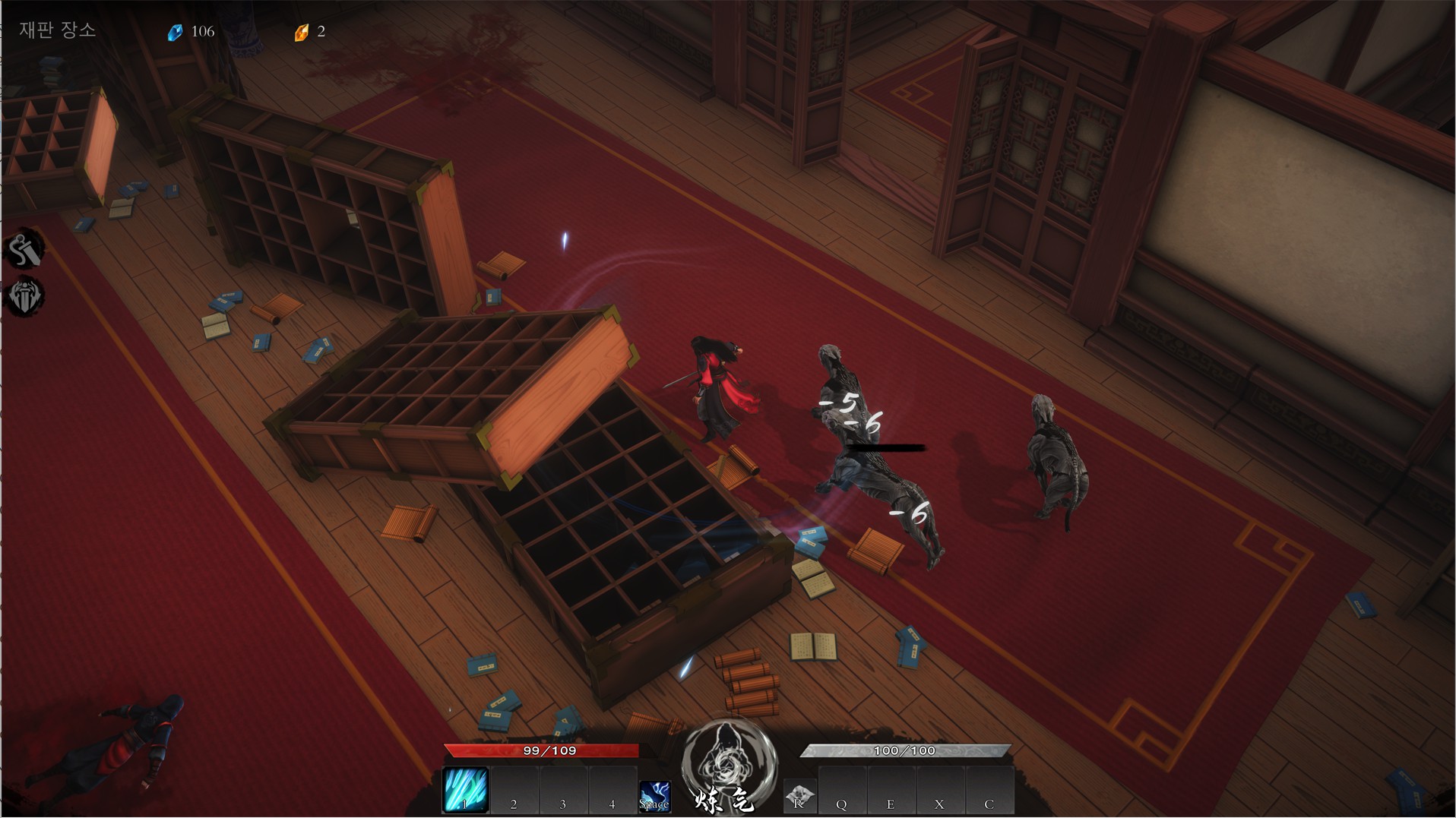Image resolution: width=1456 pixels, height=818 pixels.
Task: Select the empty item slot labeled E
Action: pyautogui.click(x=891, y=791)
